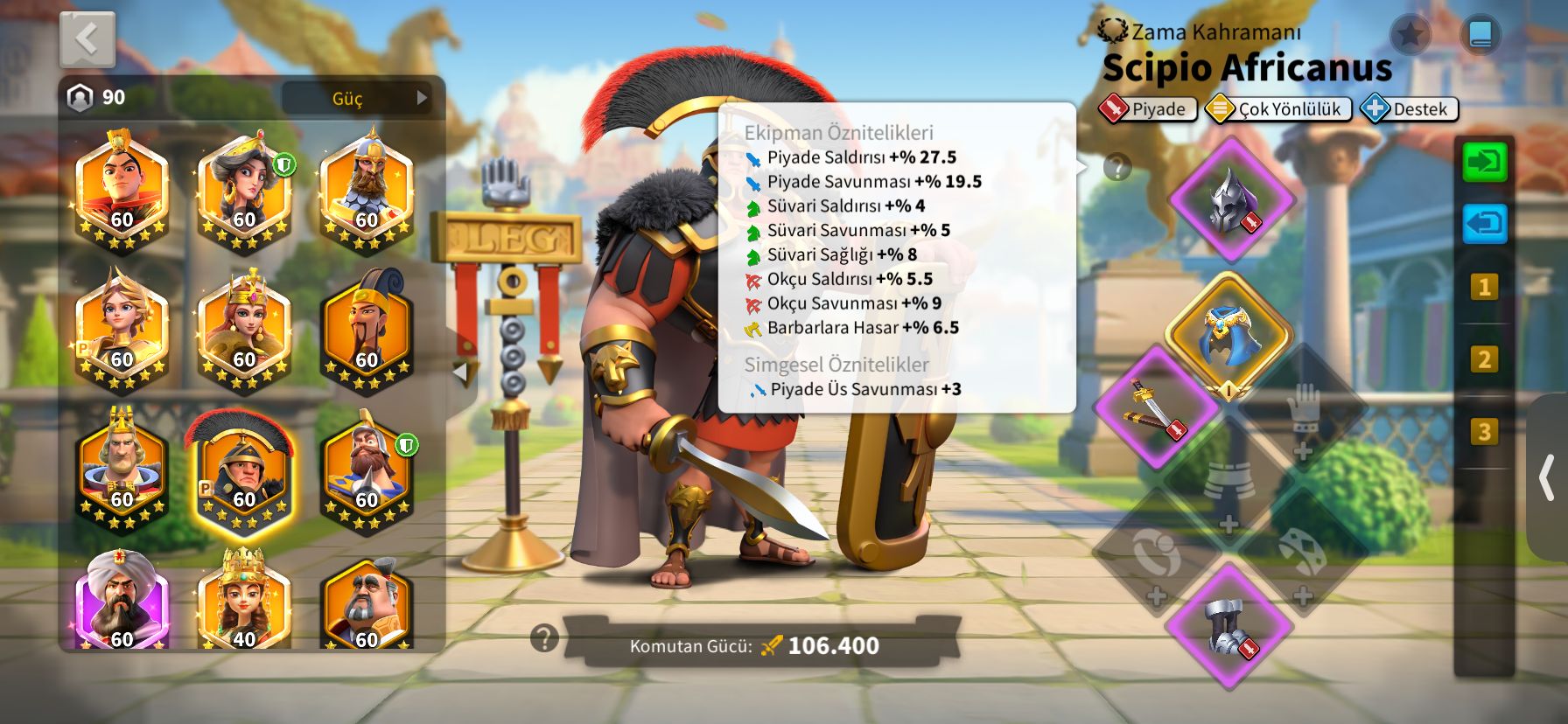Screen dimensions: 1568x724
Task: Select the equipped boots slot
Action: pyautogui.click(x=1228, y=626)
